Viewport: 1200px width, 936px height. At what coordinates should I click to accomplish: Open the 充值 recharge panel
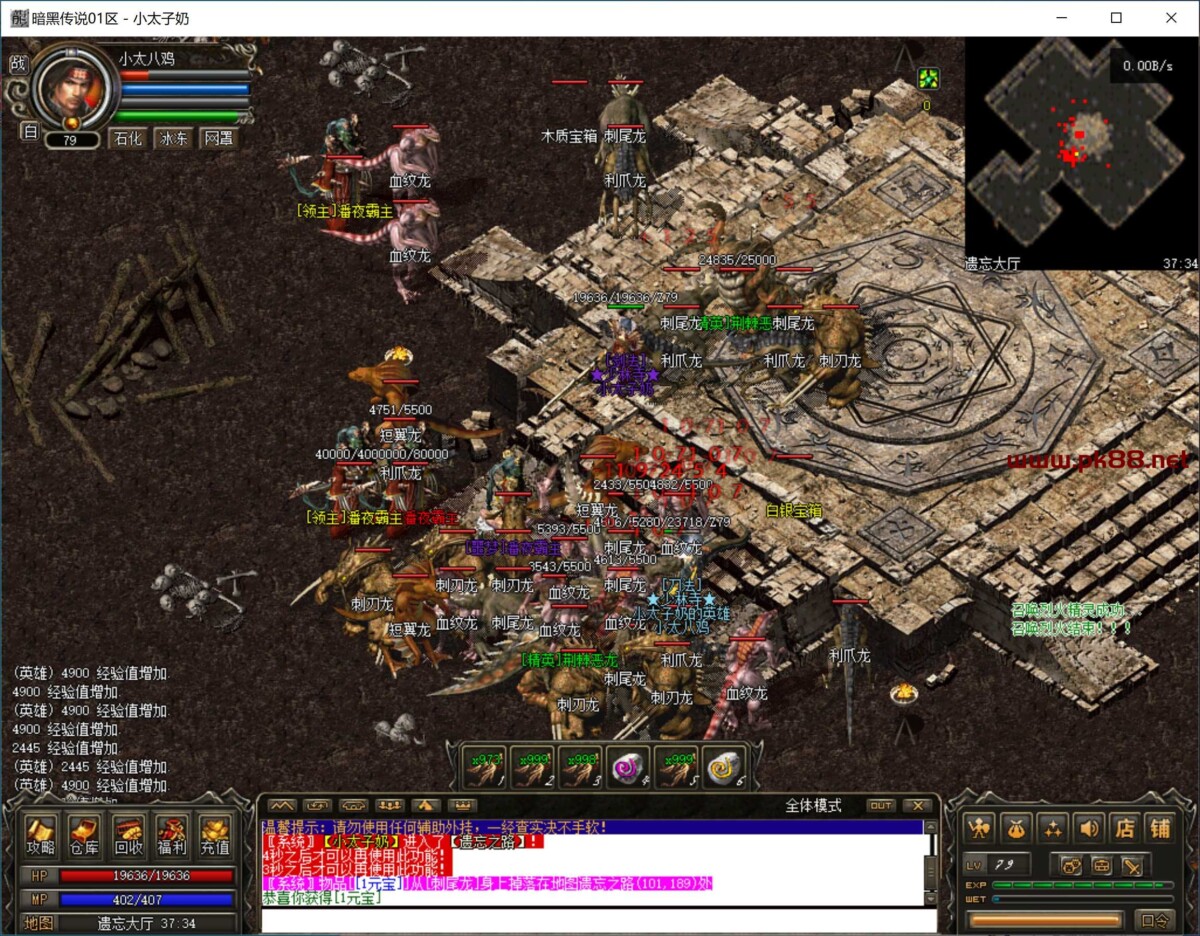point(215,836)
